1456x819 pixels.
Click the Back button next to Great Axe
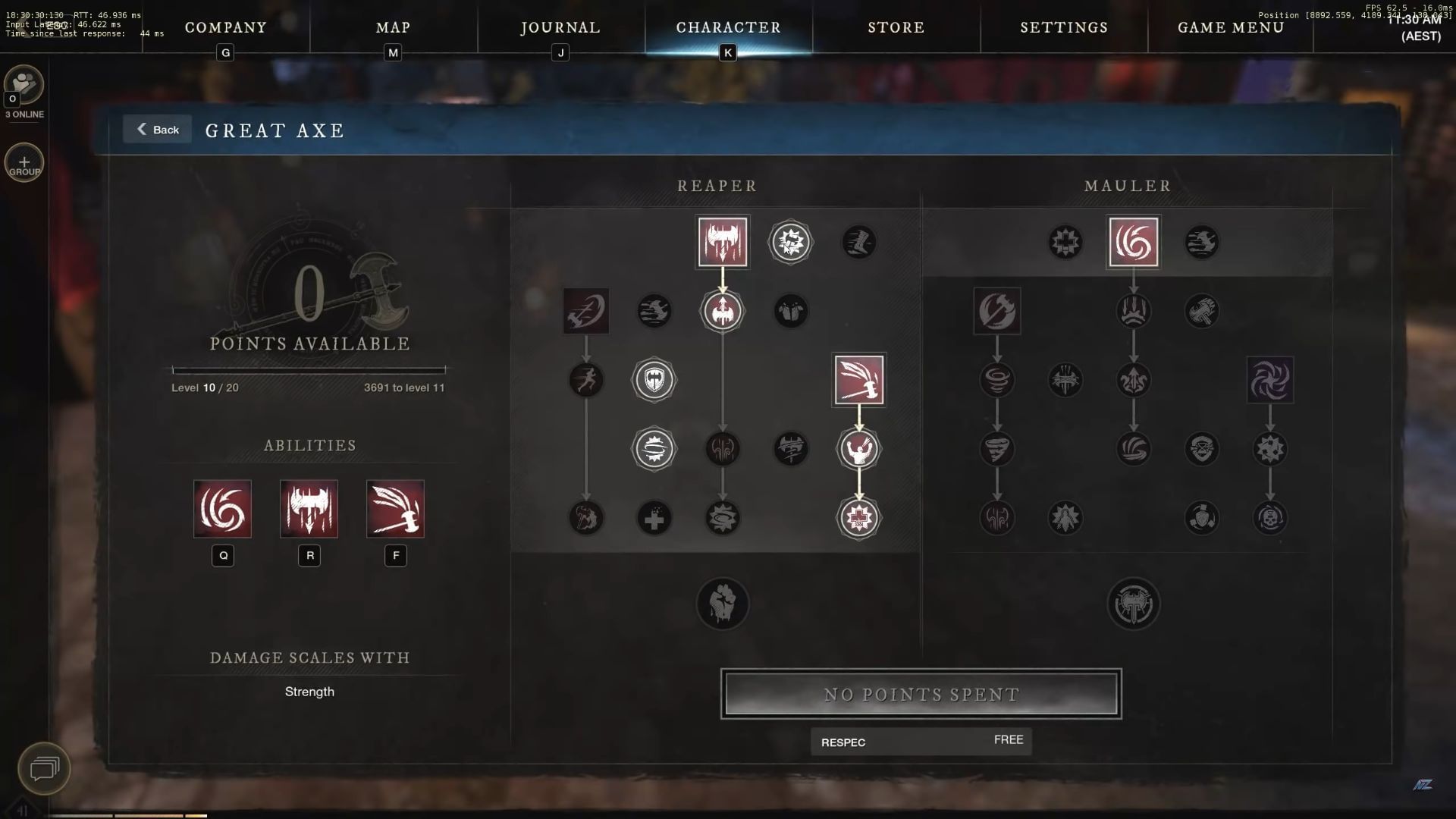click(157, 129)
